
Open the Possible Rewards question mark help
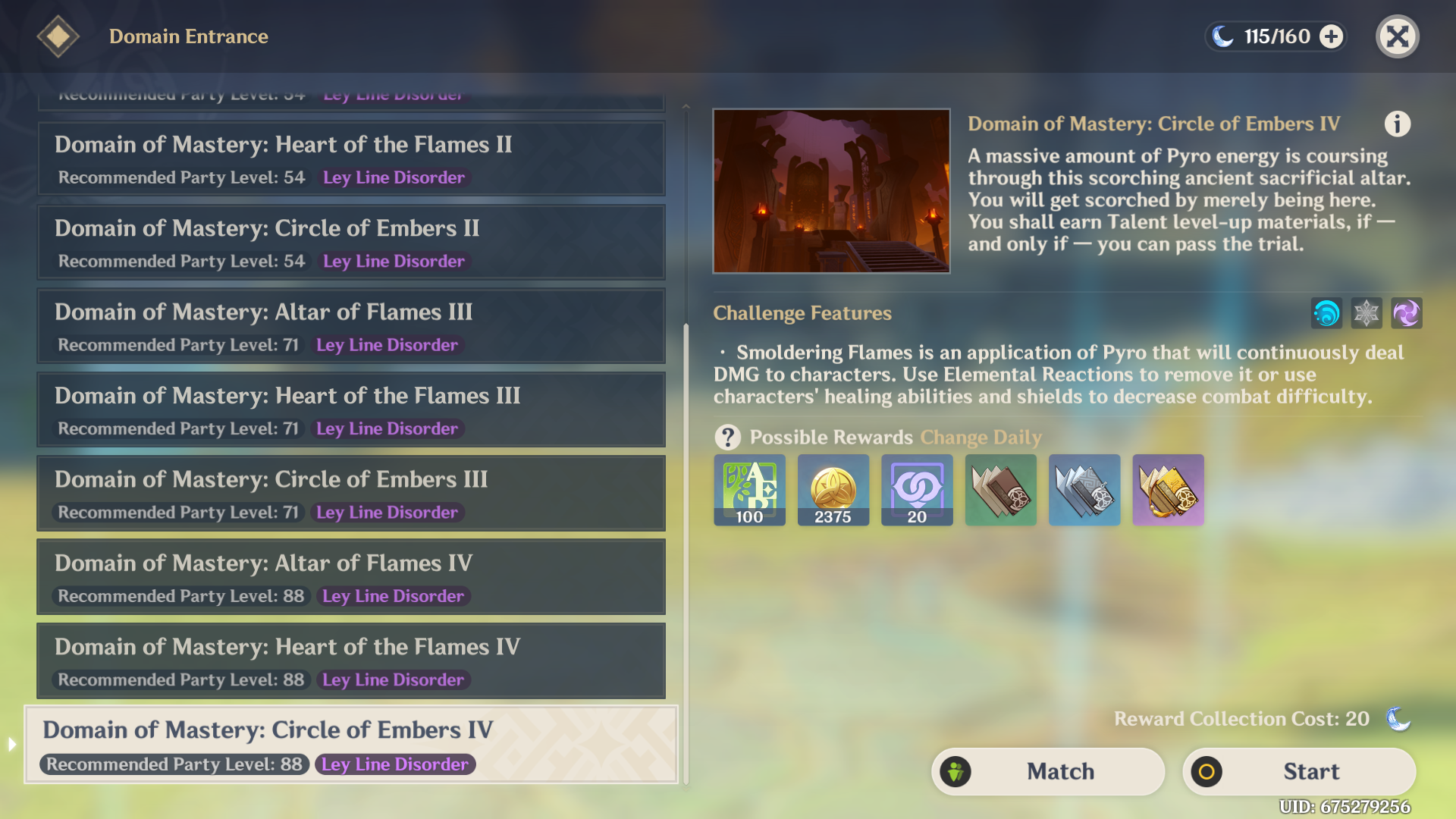tap(727, 437)
